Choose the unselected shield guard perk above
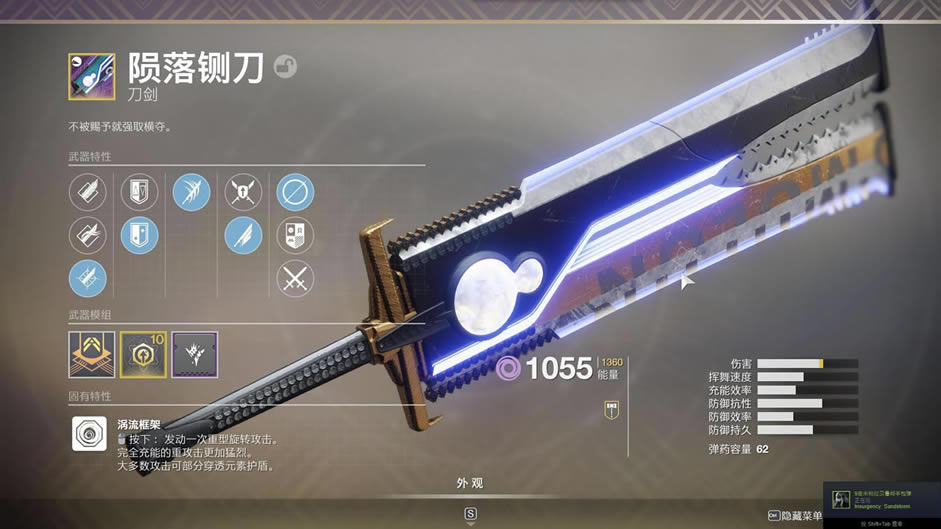This screenshot has width=941, height=529. click(139, 192)
